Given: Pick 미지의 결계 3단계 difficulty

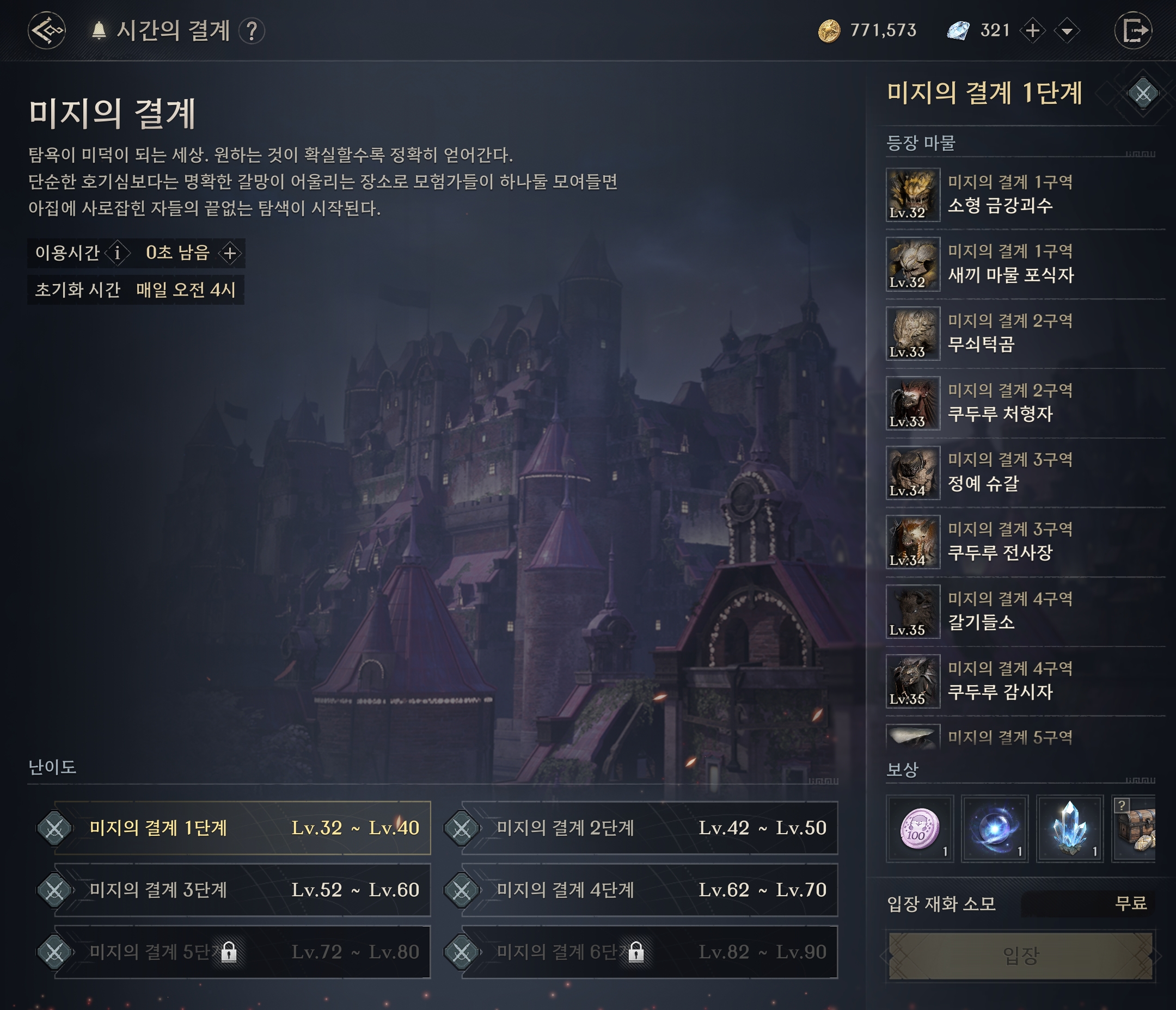Looking at the screenshot, I should 243,890.
